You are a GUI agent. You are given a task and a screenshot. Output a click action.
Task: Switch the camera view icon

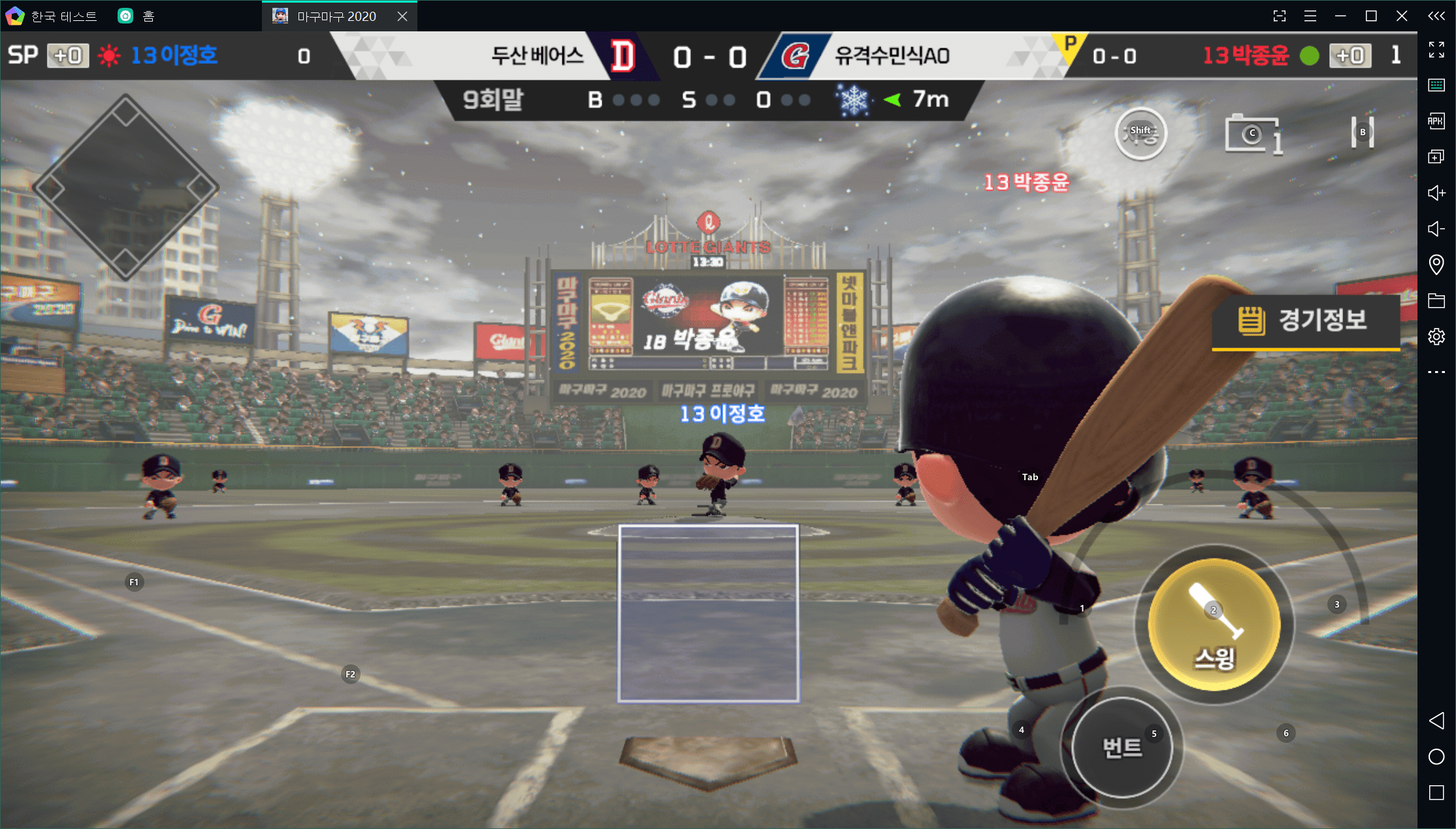click(x=1252, y=134)
